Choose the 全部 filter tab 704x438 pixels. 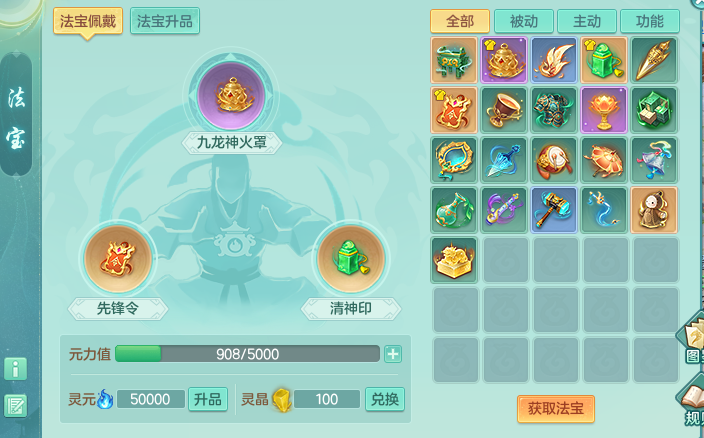pyautogui.click(x=460, y=21)
